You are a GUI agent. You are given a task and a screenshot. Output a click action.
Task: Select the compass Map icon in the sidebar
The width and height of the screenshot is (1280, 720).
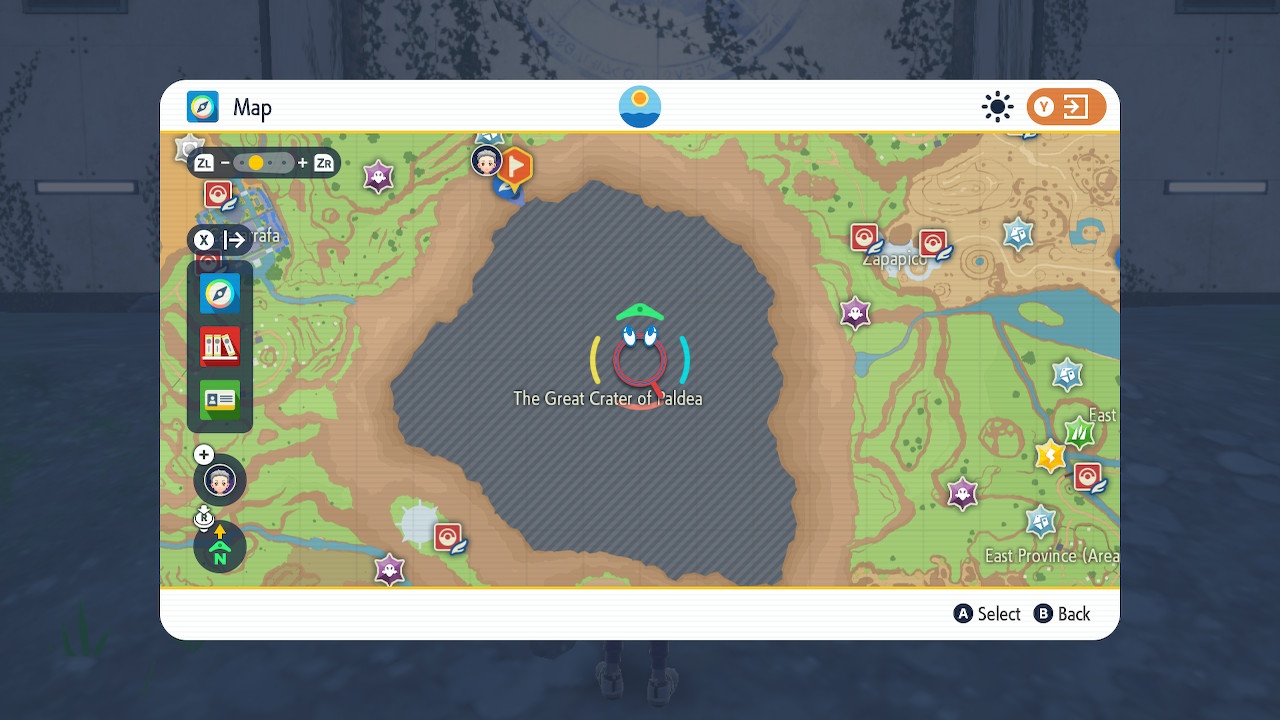pos(220,294)
